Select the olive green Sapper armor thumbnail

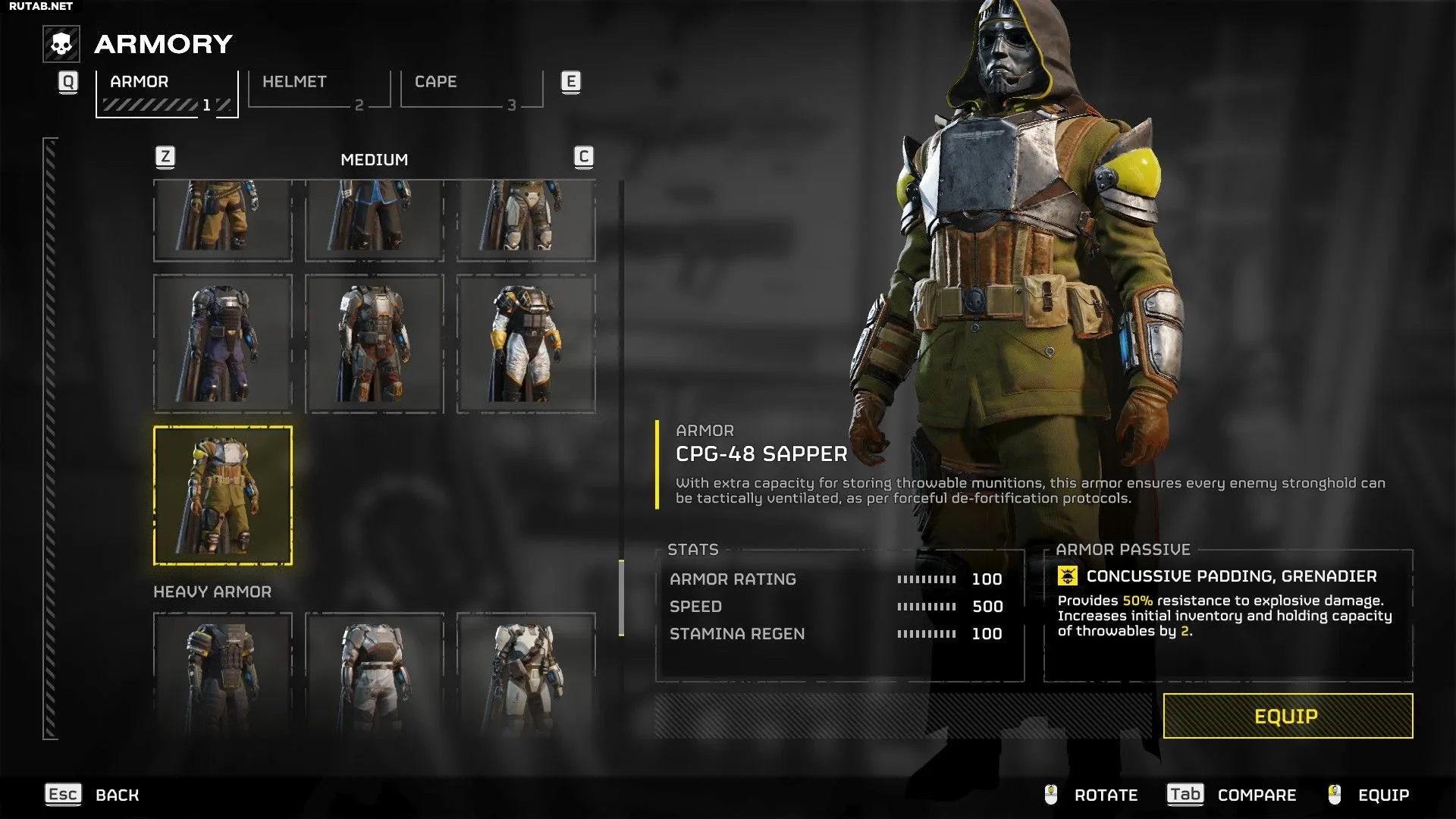click(223, 496)
